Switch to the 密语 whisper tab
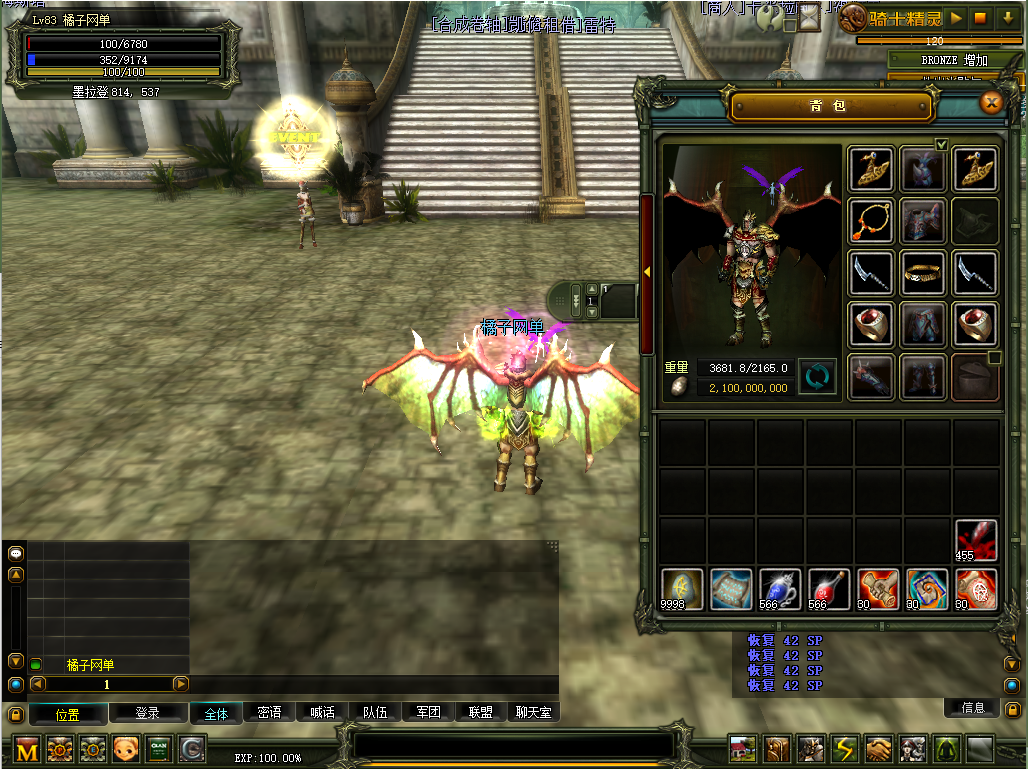The image size is (1028, 769). 269,713
